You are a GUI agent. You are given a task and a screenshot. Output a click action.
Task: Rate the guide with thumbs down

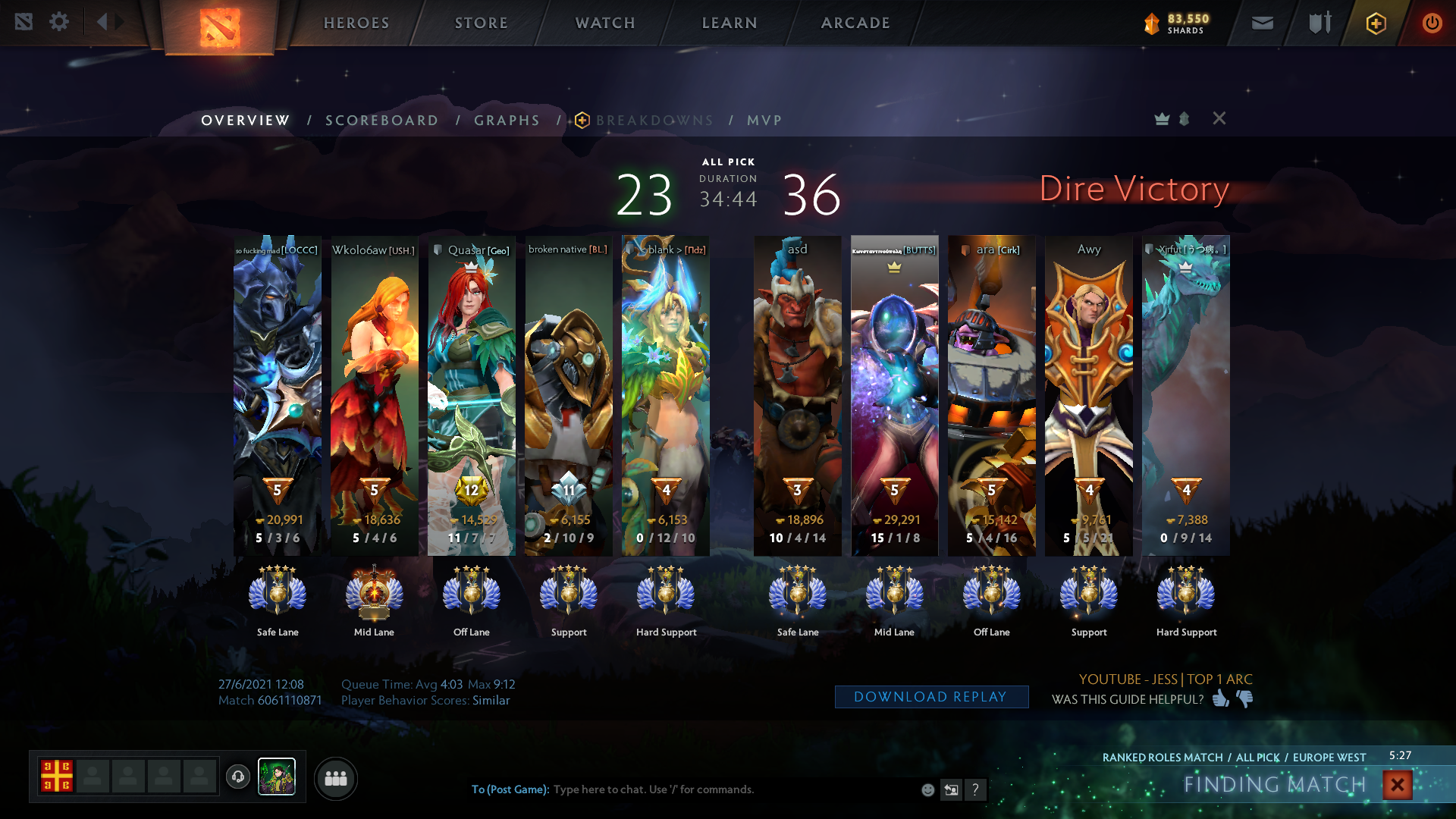tap(1245, 698)
